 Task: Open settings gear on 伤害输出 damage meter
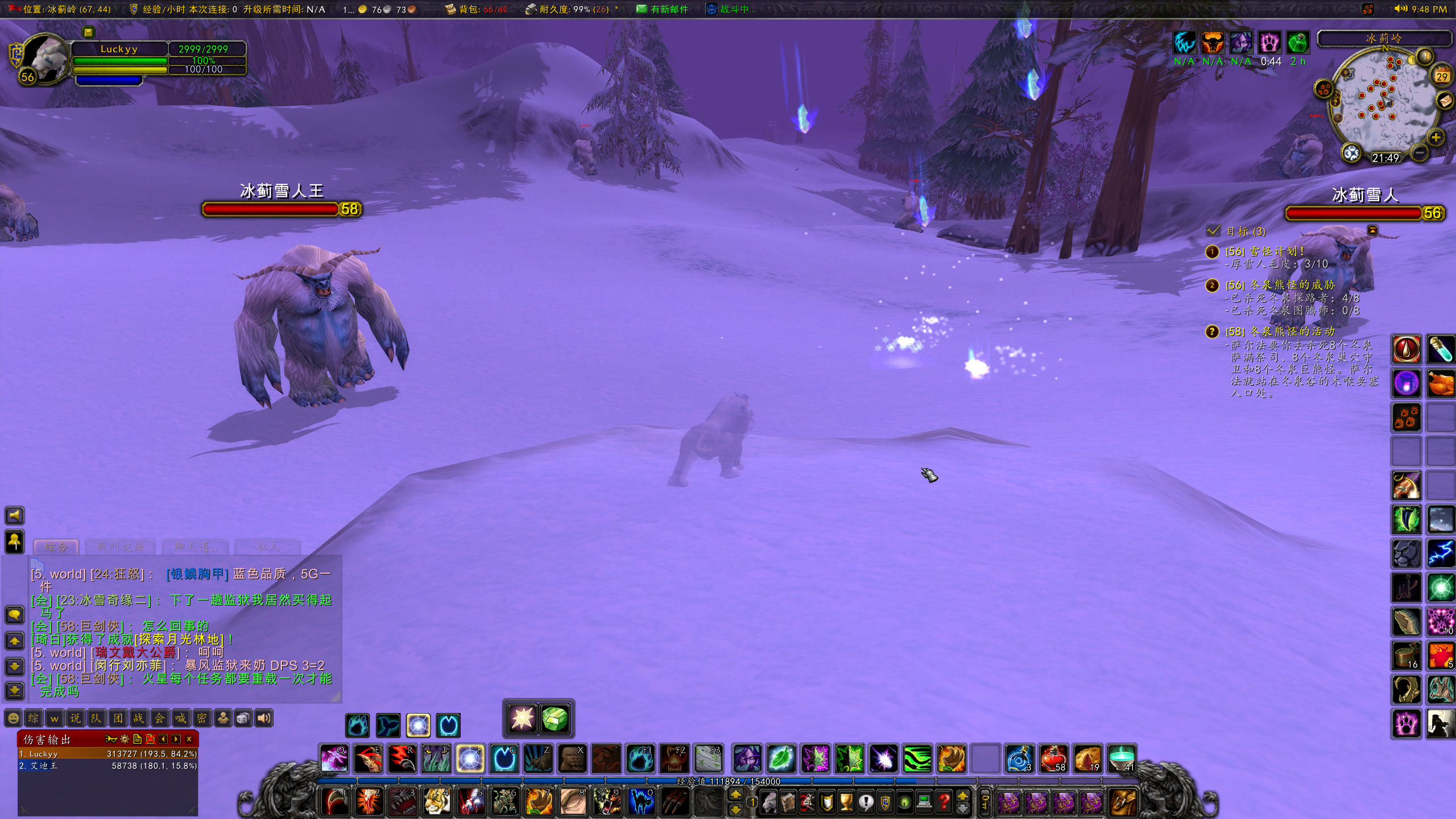125,739
